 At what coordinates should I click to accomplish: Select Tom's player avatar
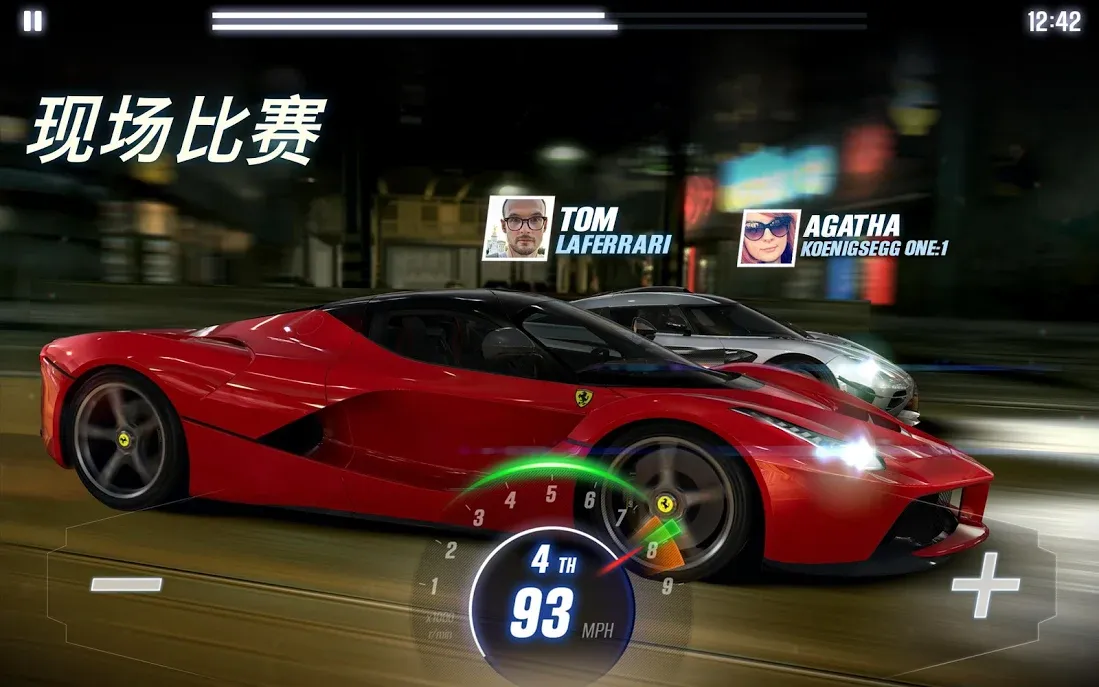click(x=517, y=227)
